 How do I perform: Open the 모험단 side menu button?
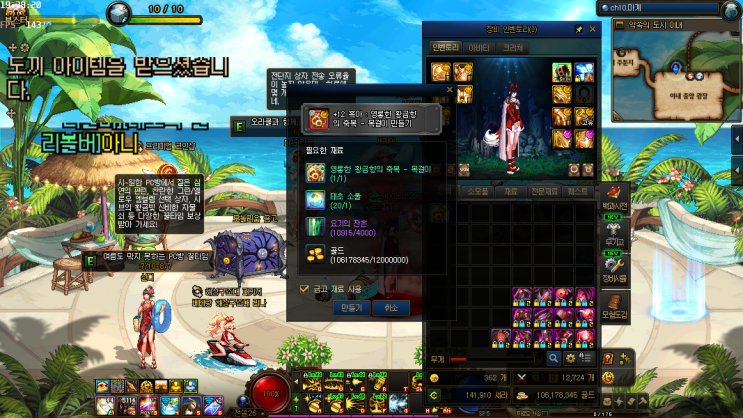(617, 313)
